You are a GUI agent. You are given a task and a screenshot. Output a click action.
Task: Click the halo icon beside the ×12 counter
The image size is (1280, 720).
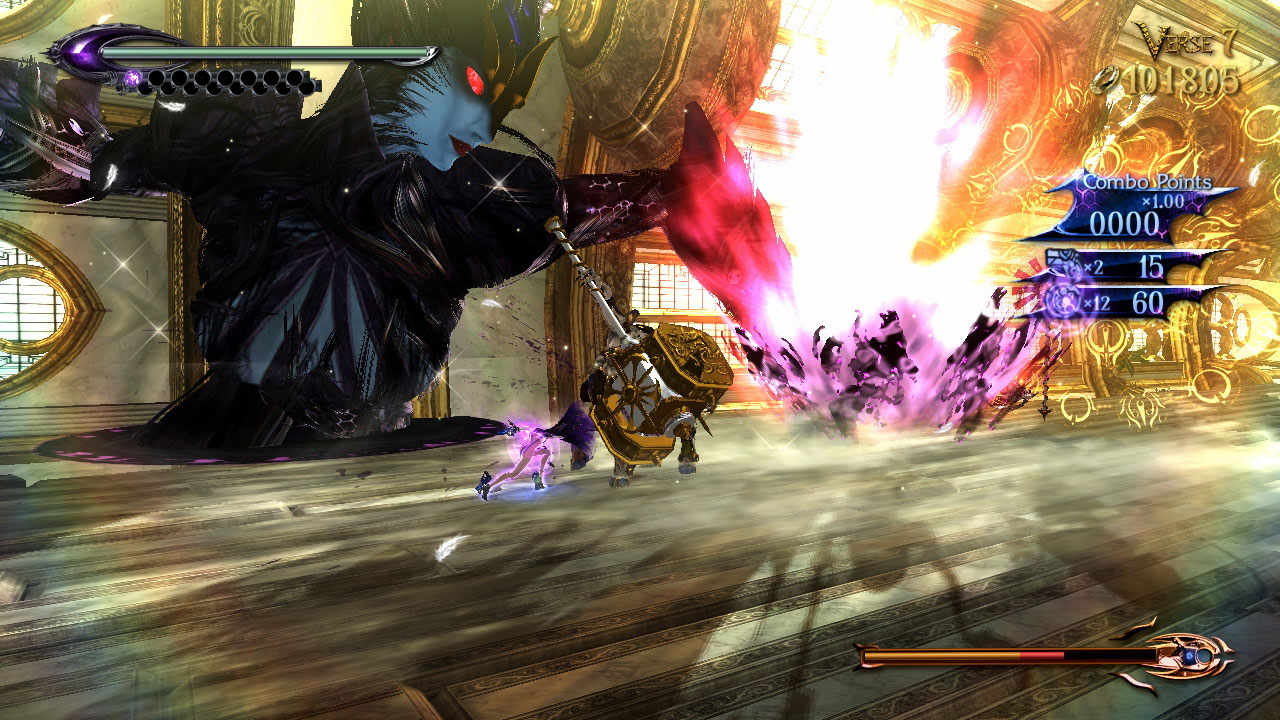(1063, 297)
